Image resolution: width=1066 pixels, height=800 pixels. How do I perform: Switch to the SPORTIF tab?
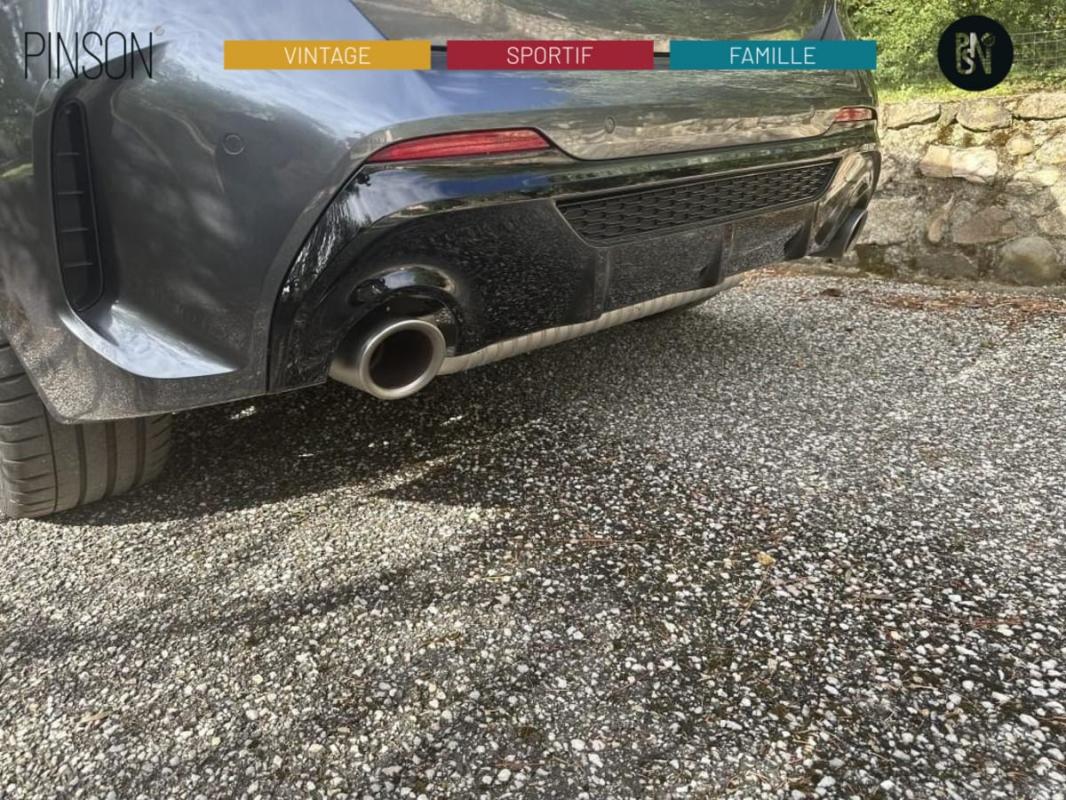pos(549,55)
